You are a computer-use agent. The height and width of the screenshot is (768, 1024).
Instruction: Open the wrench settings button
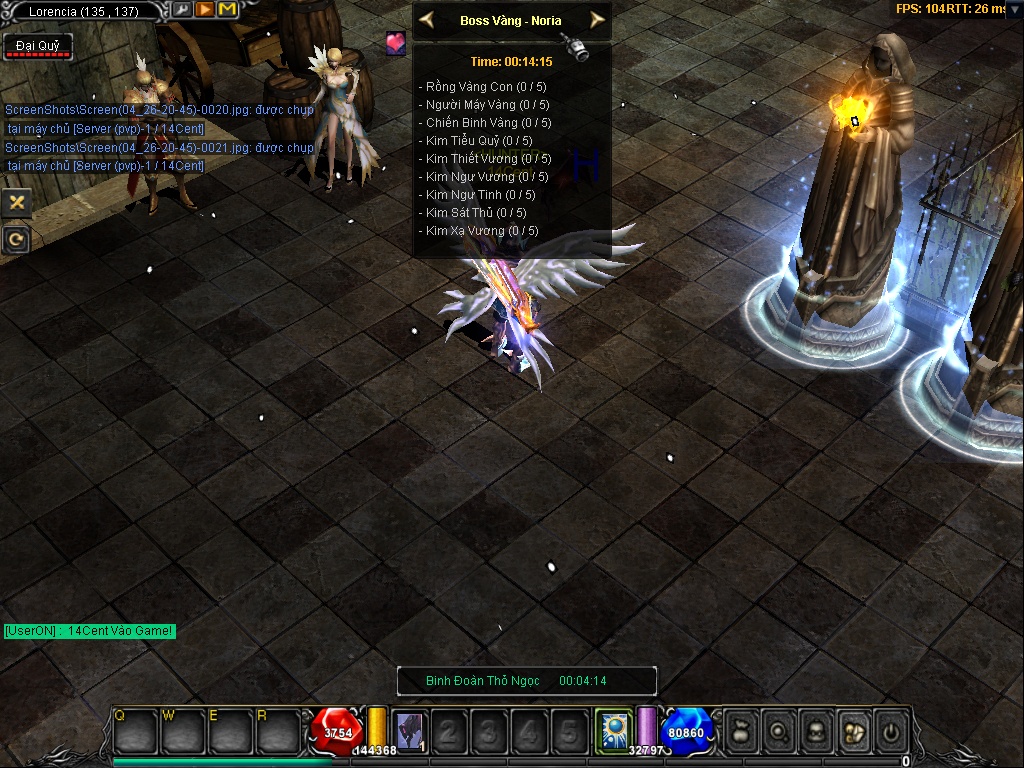point(182,10)
